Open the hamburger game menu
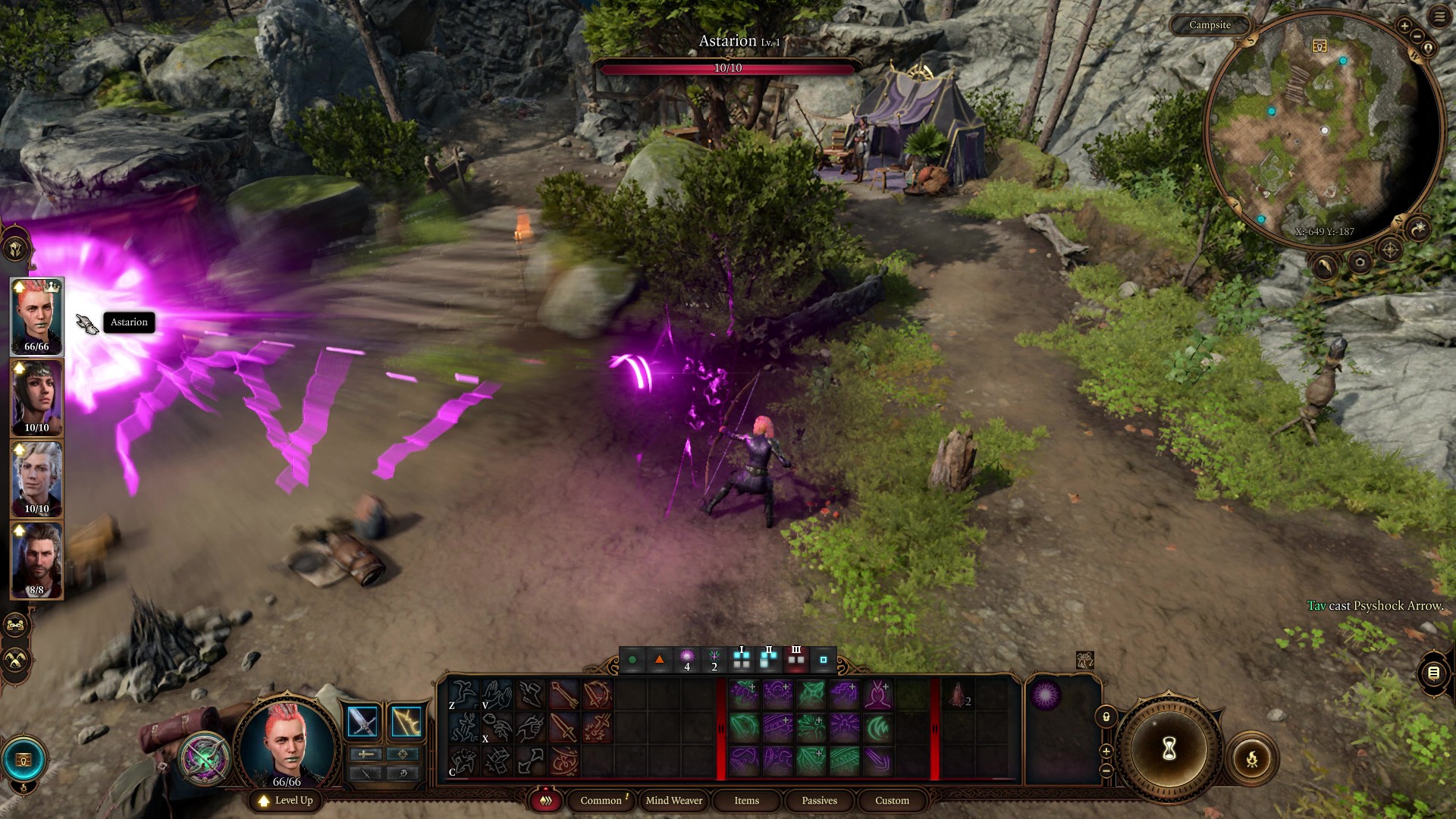Screen dimensions: 1456x819 (x=1439, y=17)
